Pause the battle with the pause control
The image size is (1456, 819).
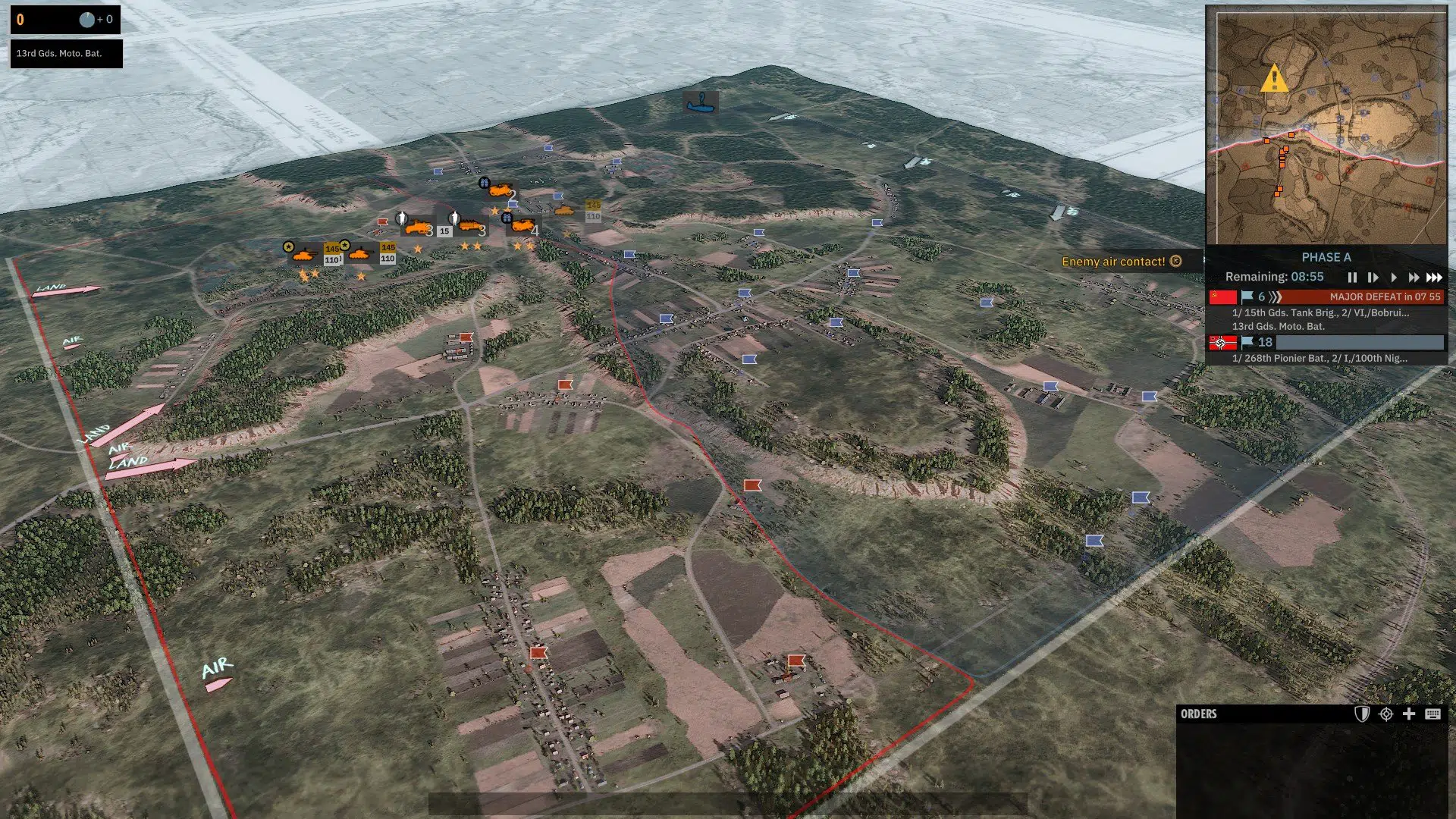1353,277
